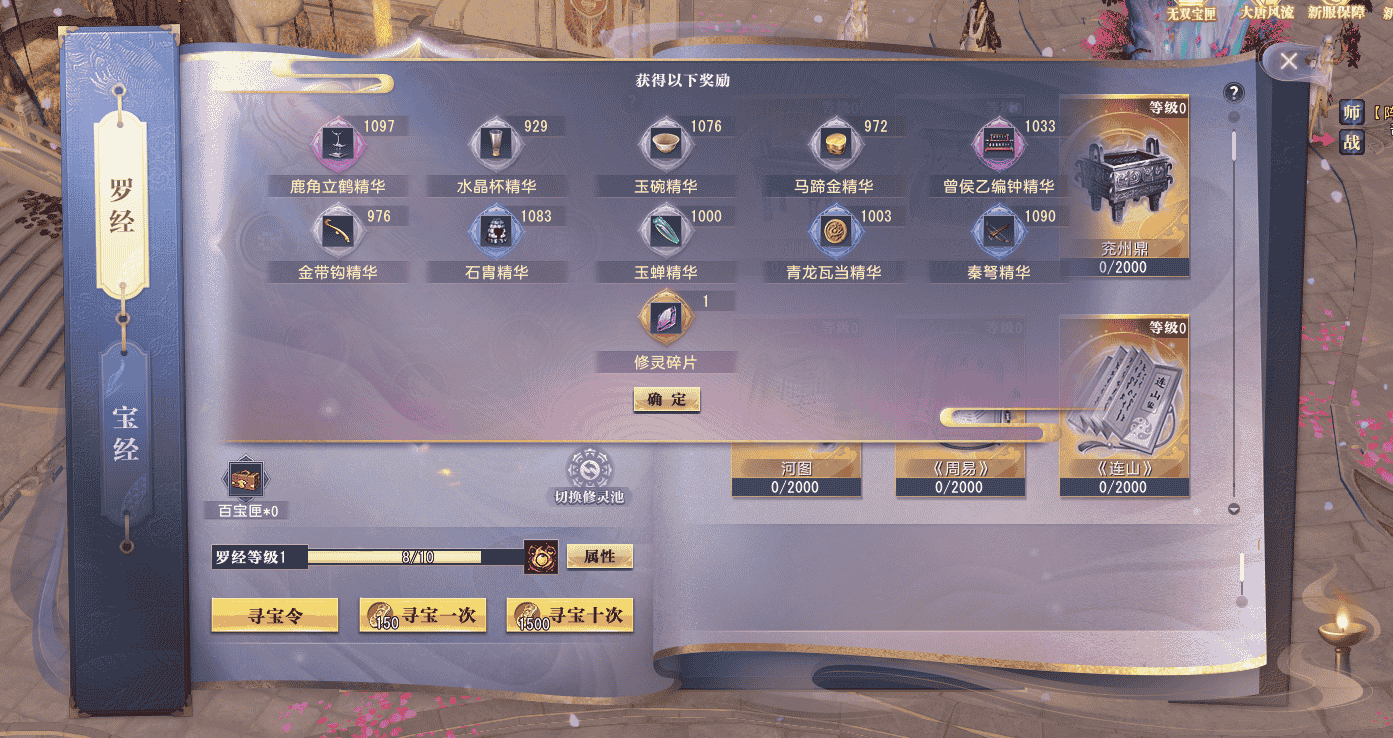Confirm rewards with the 确定 button

point(666,399)
